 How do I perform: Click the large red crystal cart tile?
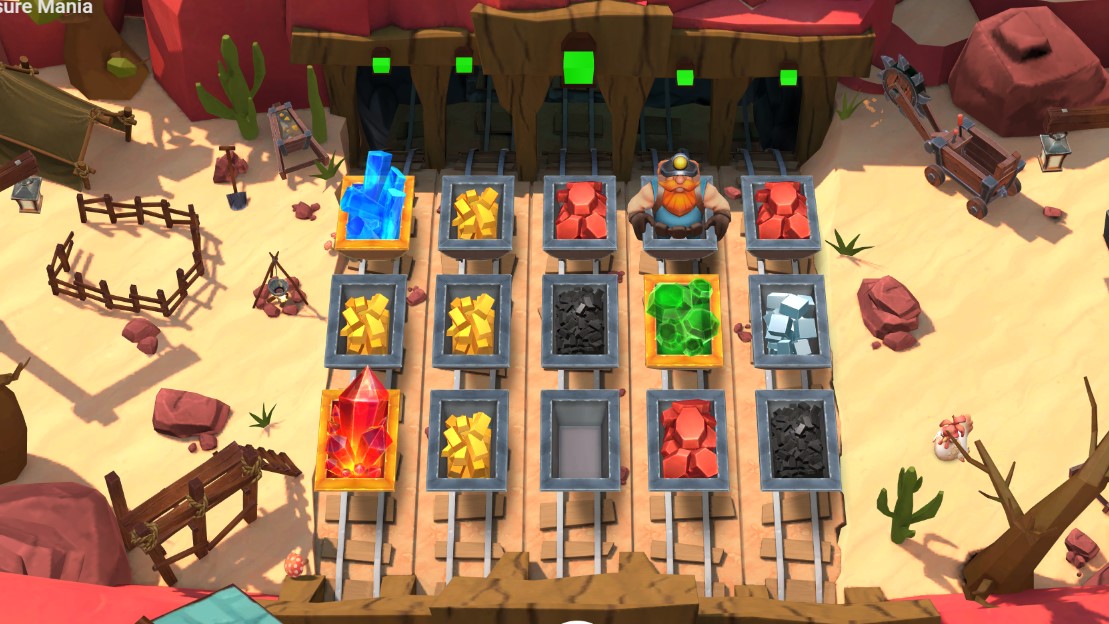[357, 439]
